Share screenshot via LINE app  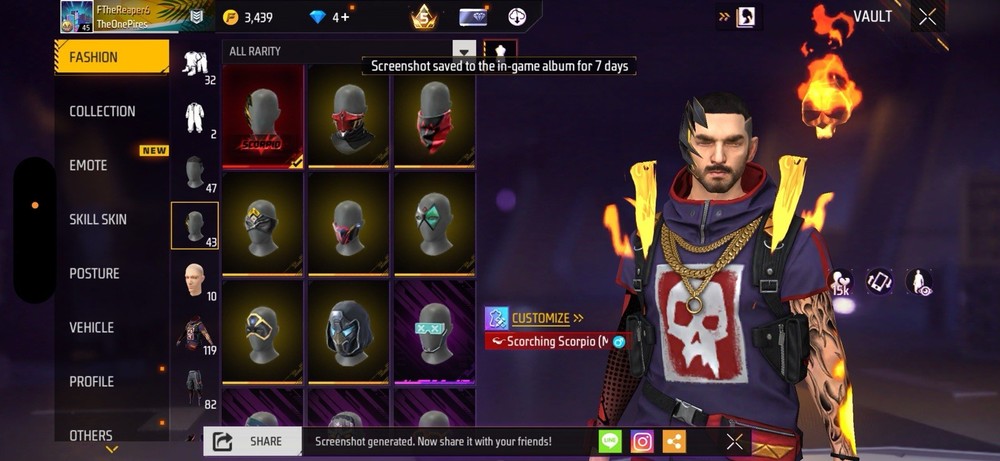[x=610, y=441]
